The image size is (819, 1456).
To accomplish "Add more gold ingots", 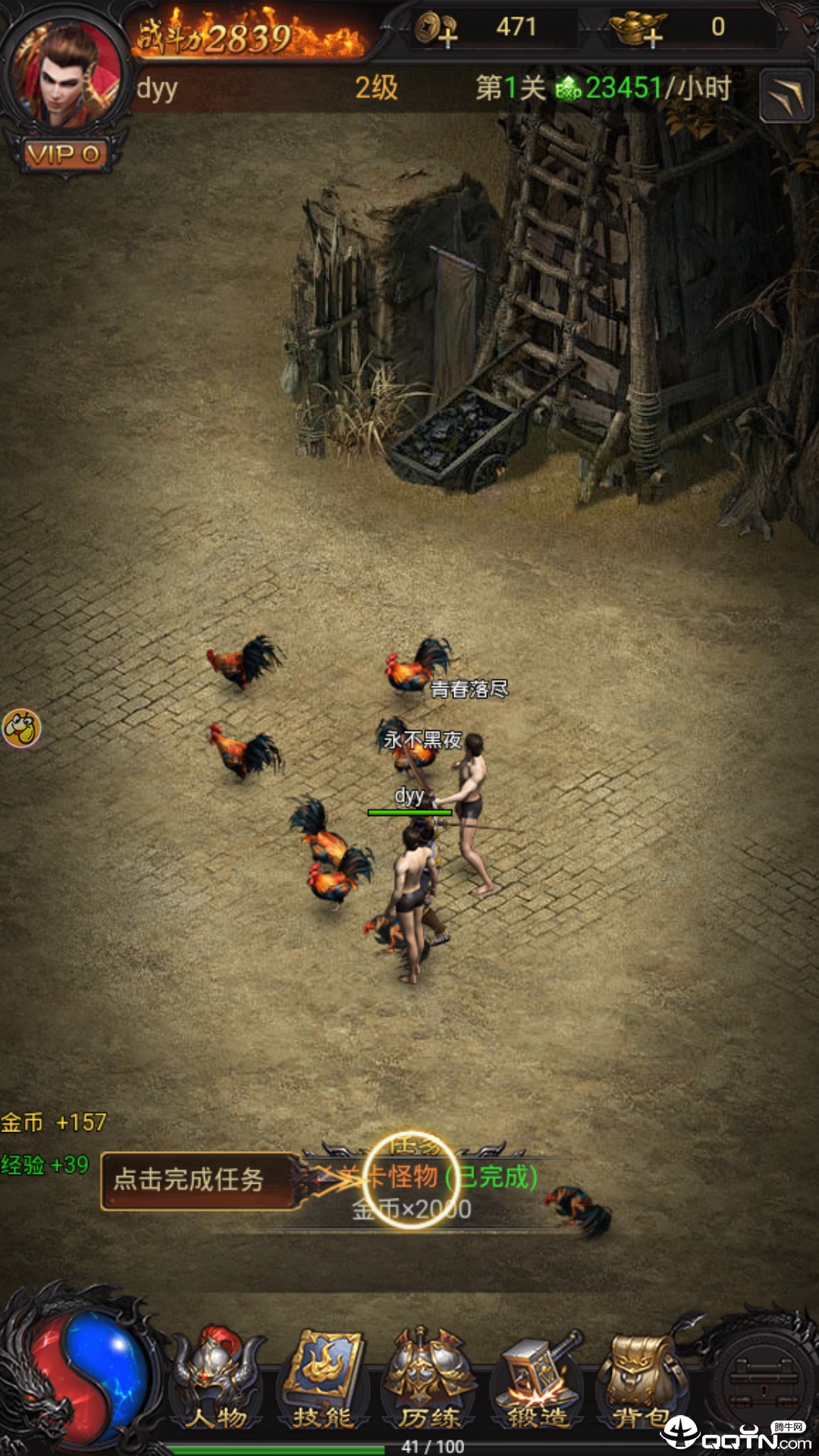I will (x=639, y=29).
